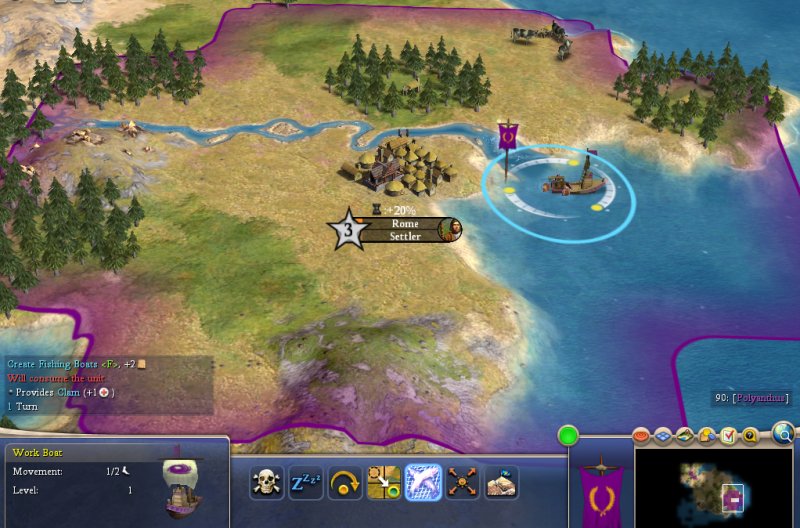End the turn with the green button
800x528 pixels.
click(x=569, y=437)
